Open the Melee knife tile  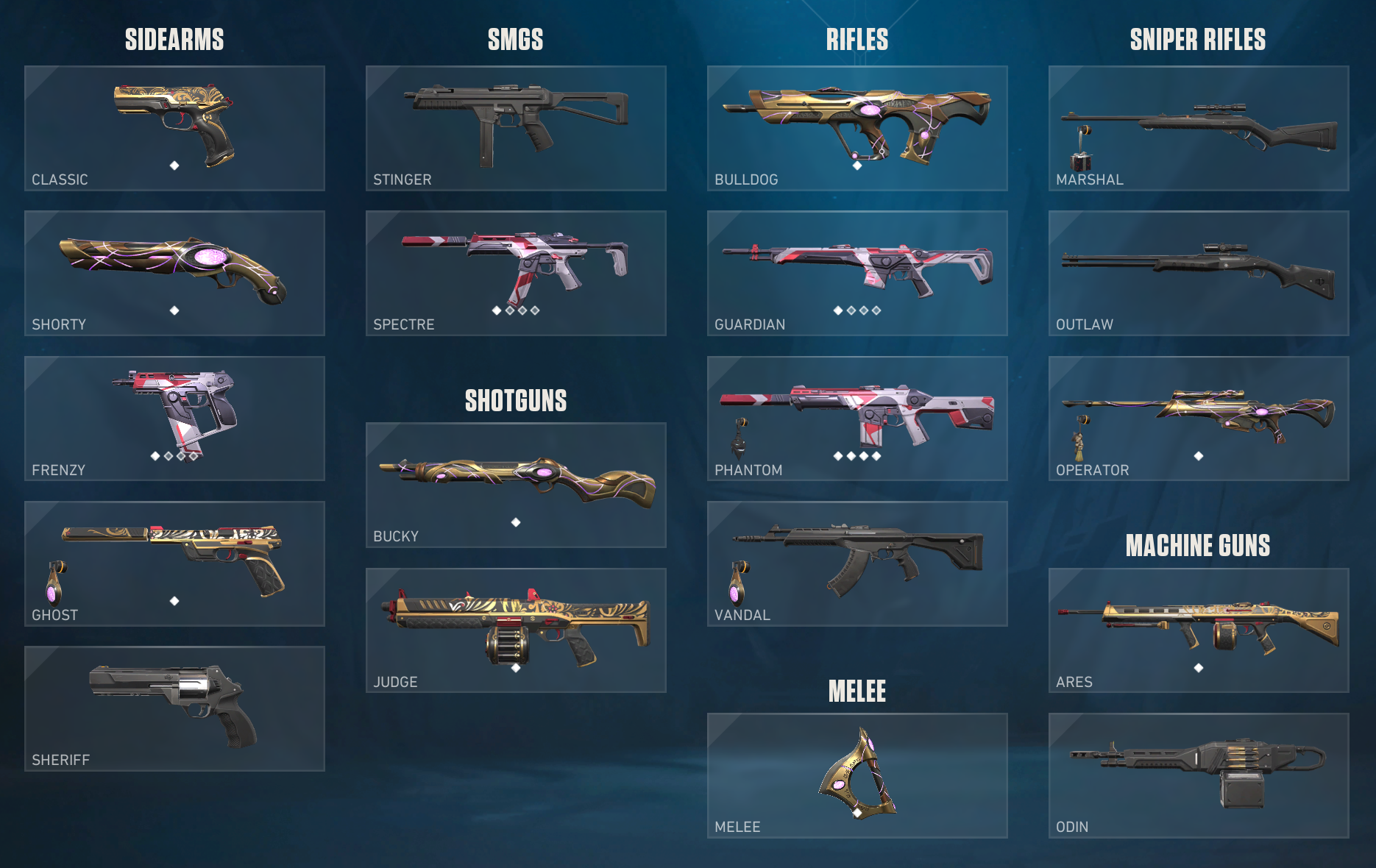pos(857,775)
